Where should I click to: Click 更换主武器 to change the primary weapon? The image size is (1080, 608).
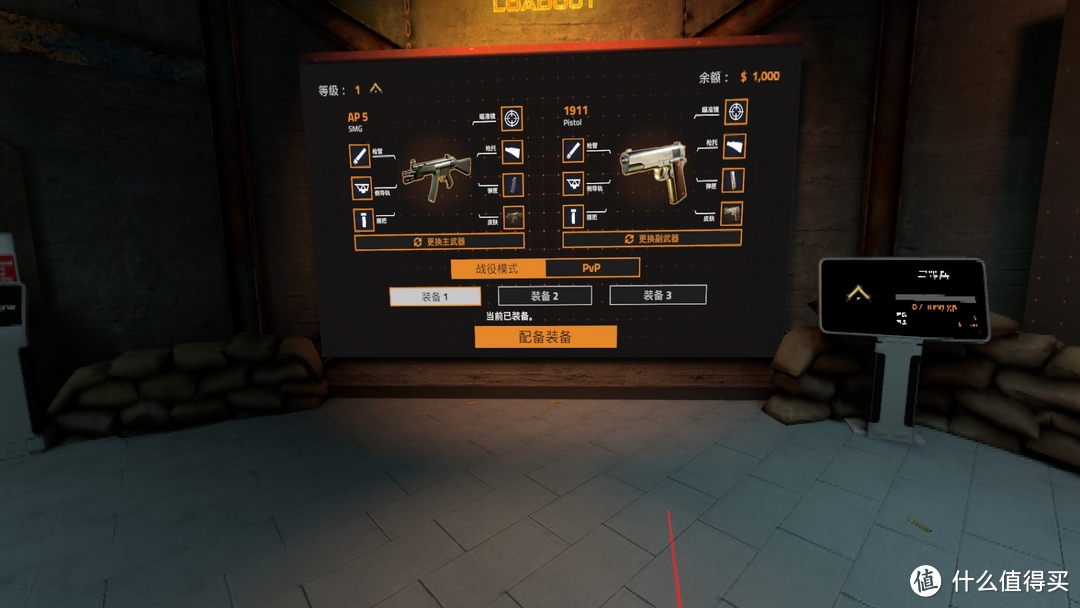click(439, 242)
